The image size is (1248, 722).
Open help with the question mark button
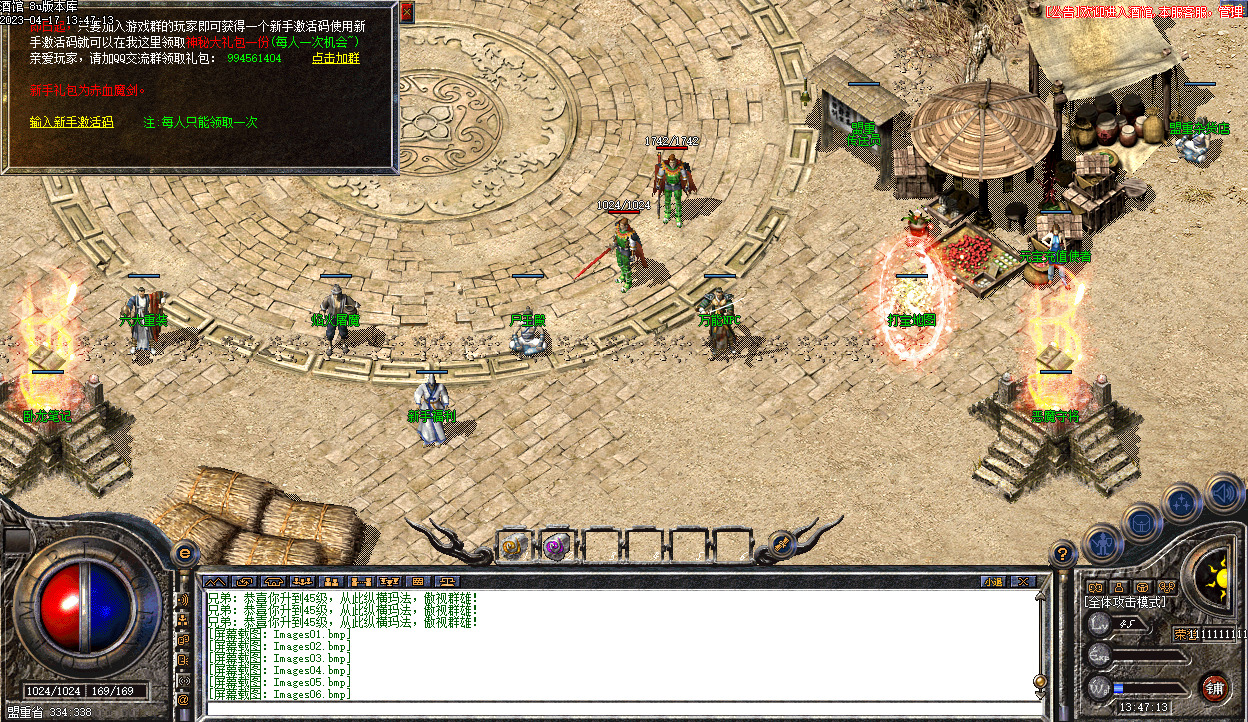pyautogui.click(x=1062, y=552)
